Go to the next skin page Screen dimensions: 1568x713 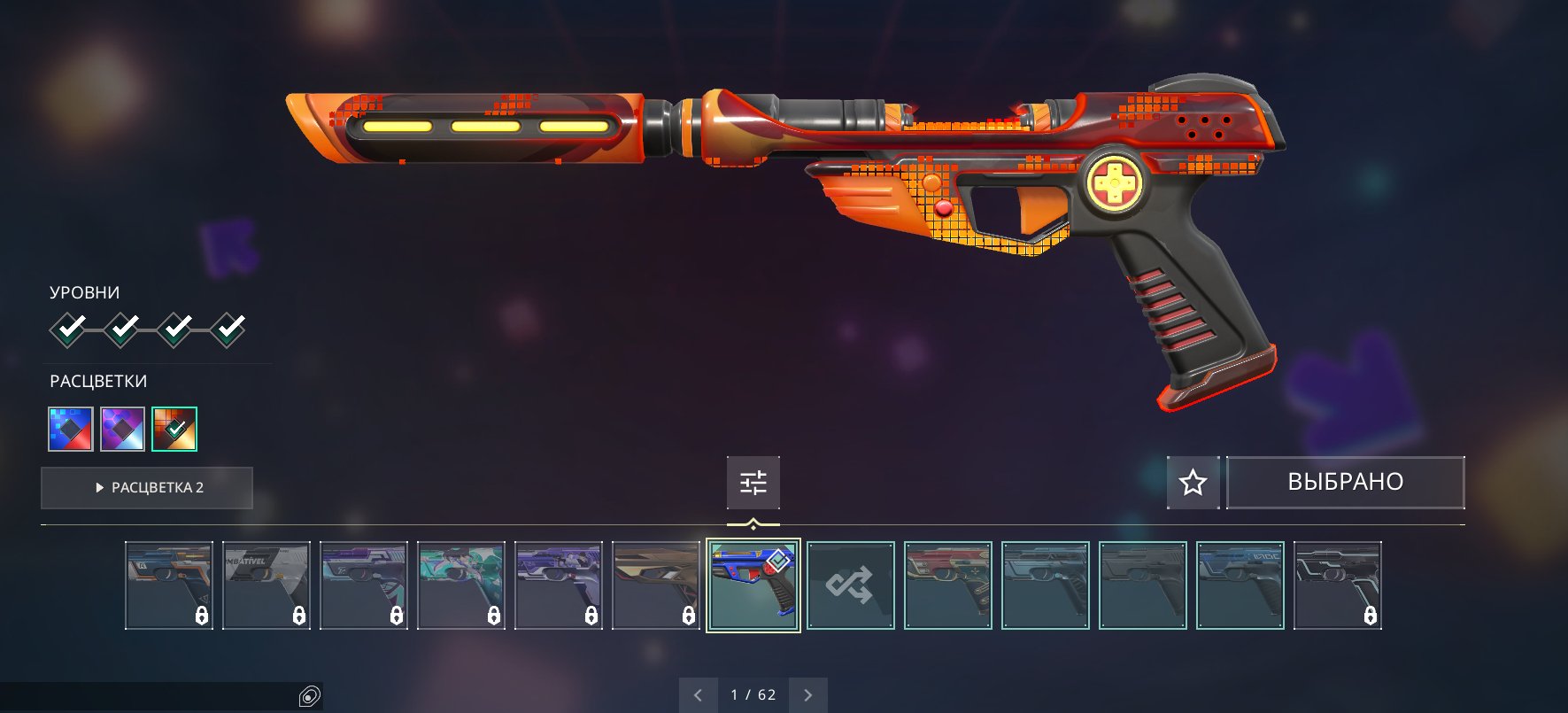click(x=807, y=695)
